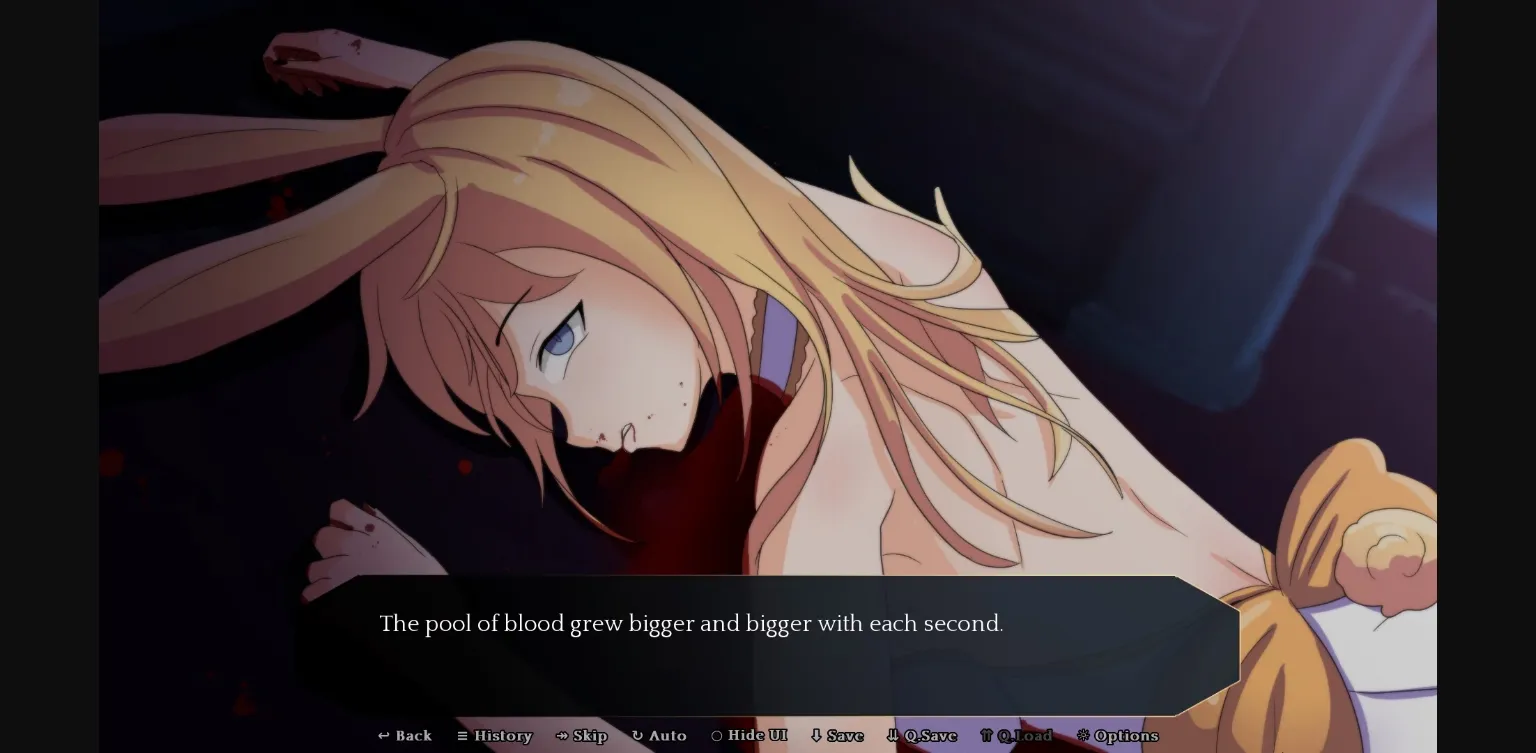This screenshot has width=1536, height=753.
Task: Select the Back arrow icon
Action: (383, 736)
